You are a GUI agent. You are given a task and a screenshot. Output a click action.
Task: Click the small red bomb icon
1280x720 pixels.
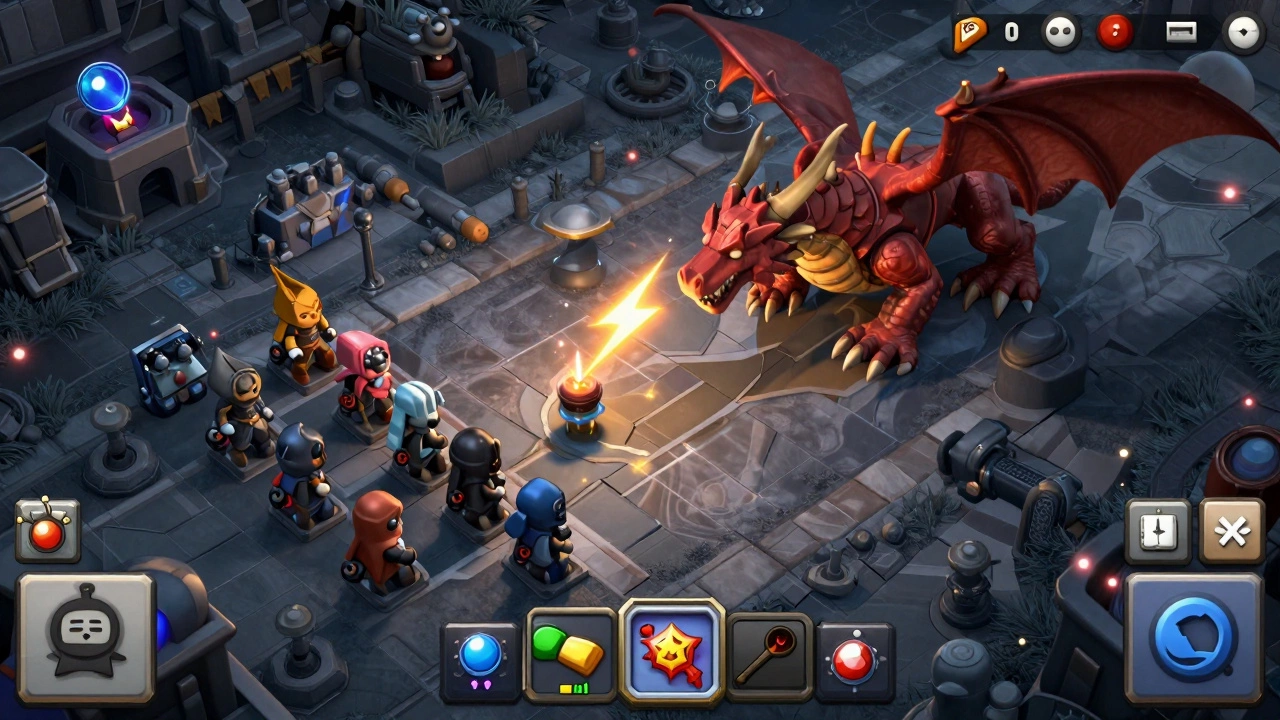[x=47, y=530]
